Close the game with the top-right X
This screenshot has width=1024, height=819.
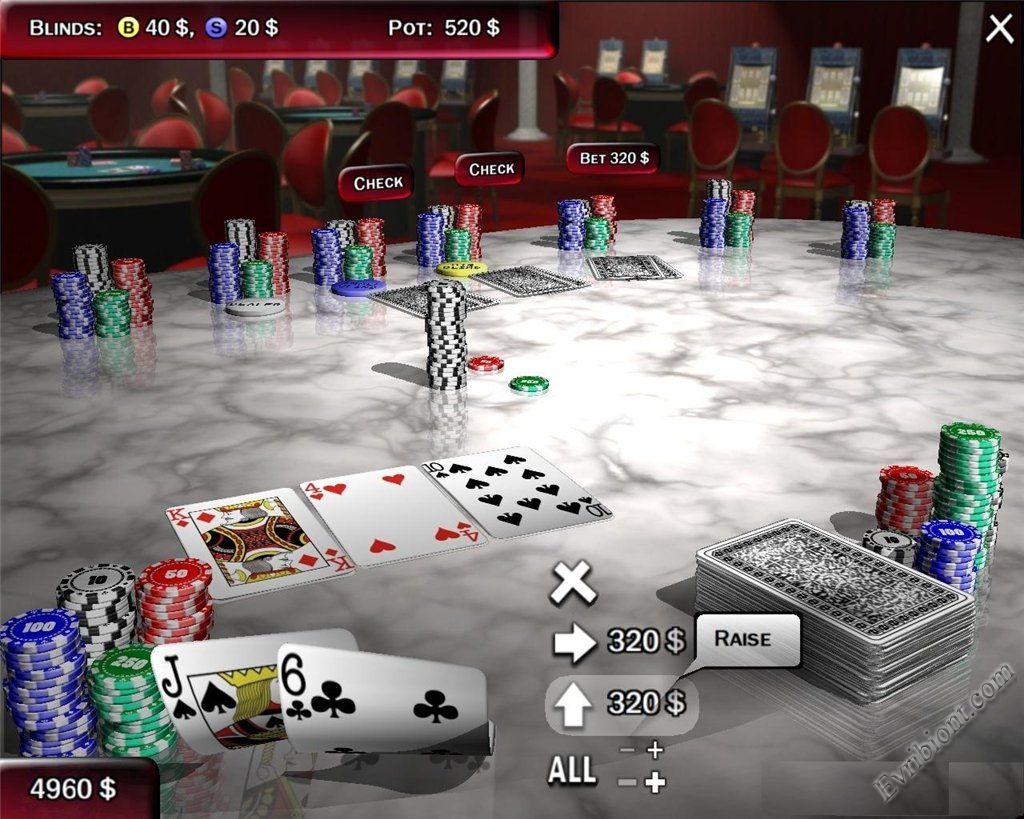coord(999,29)
